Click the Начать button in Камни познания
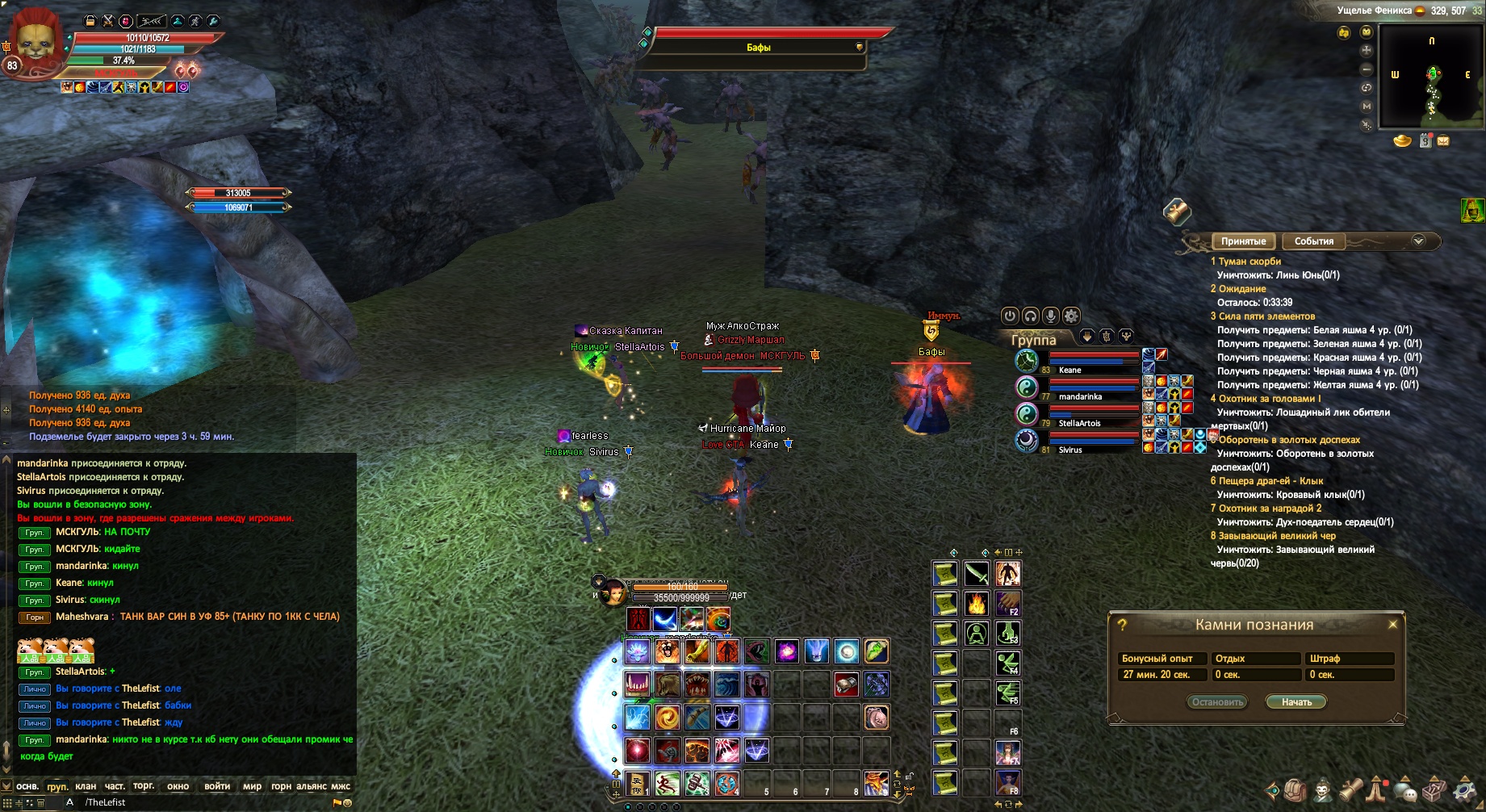Screen dimensions: 1486x812 click(1296, 702)
